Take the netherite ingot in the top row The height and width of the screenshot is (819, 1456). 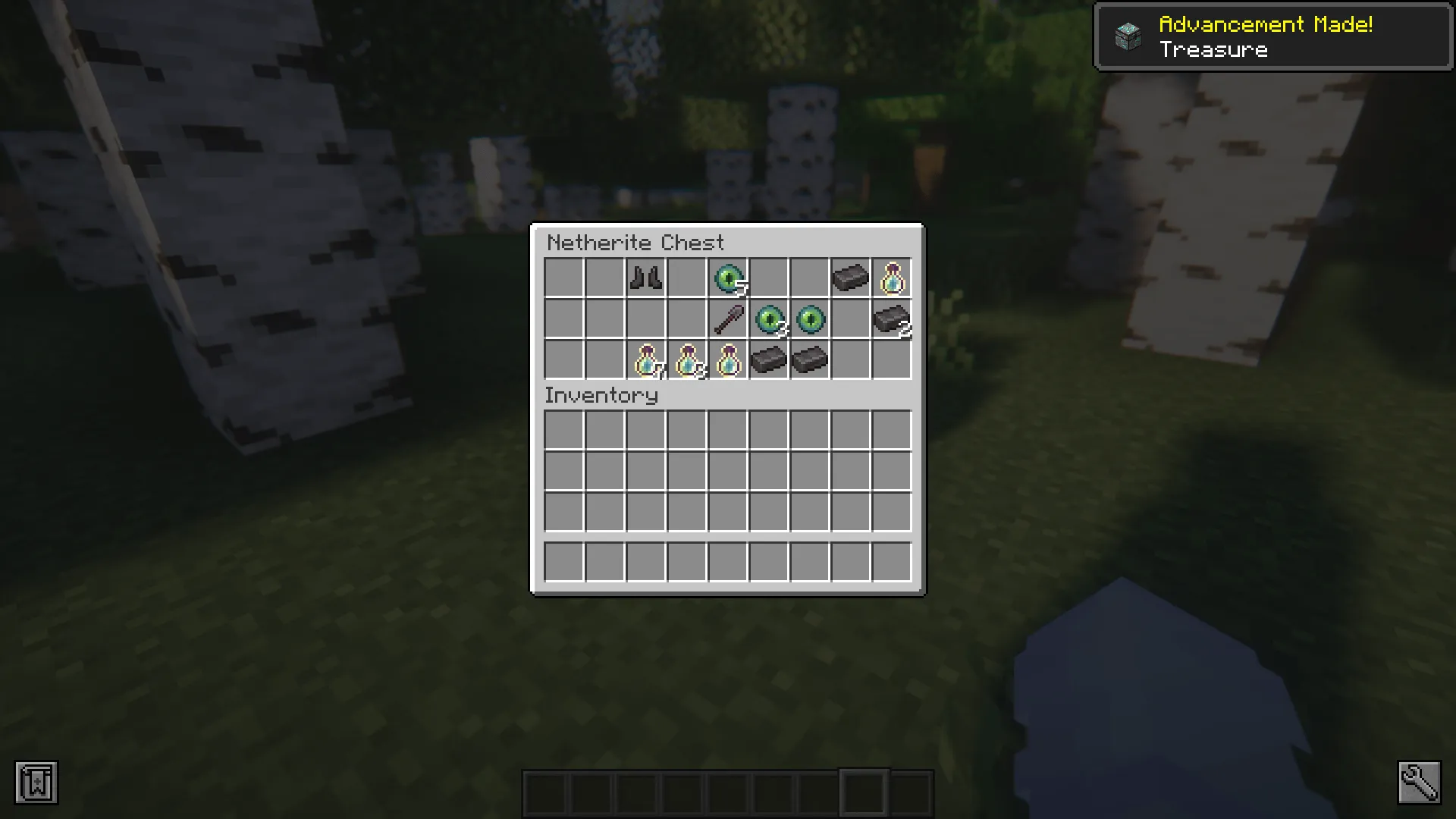click(x=850, y=279)
